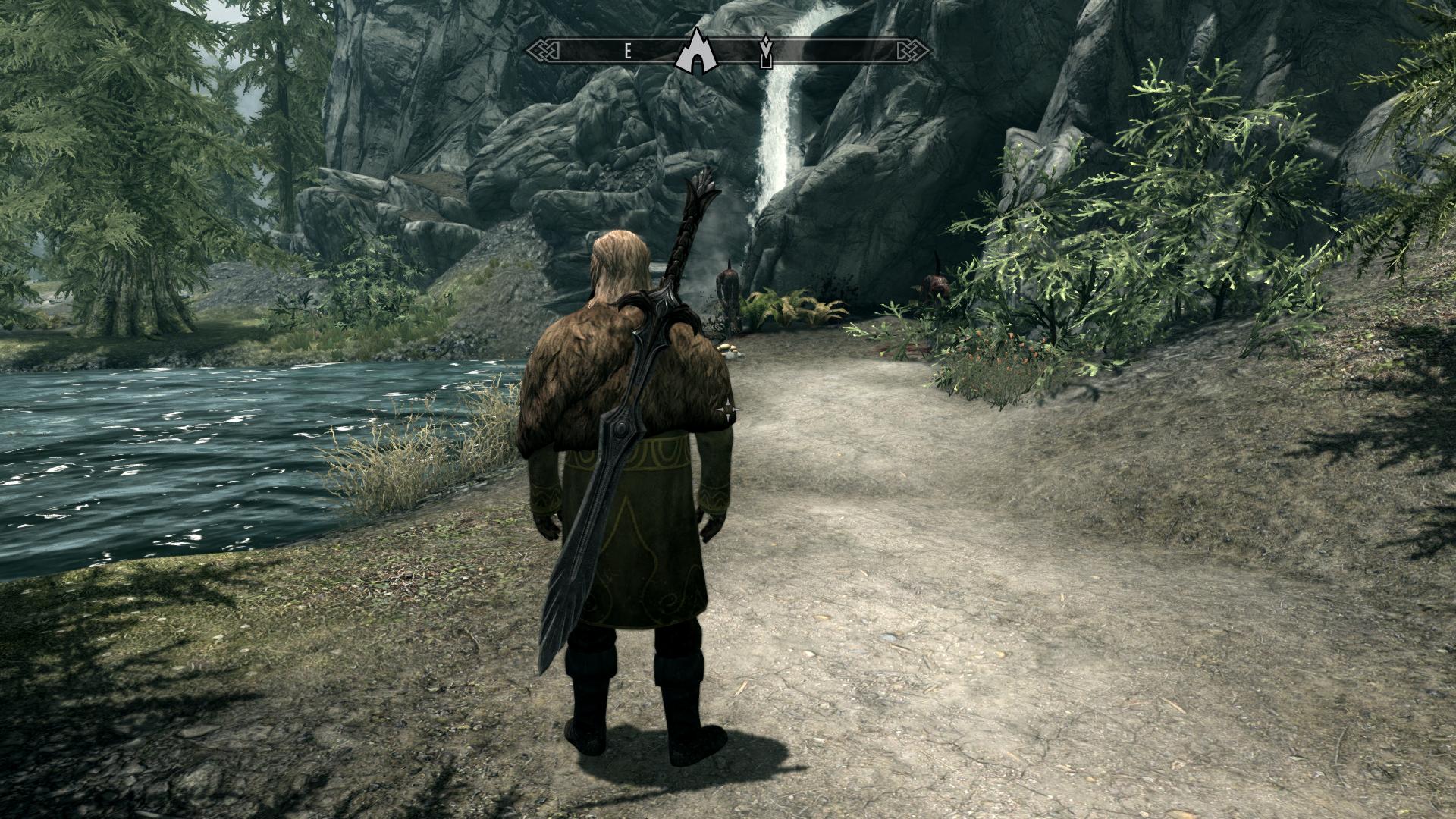Click the E direction marker on the compass

(x=627, y=49)
